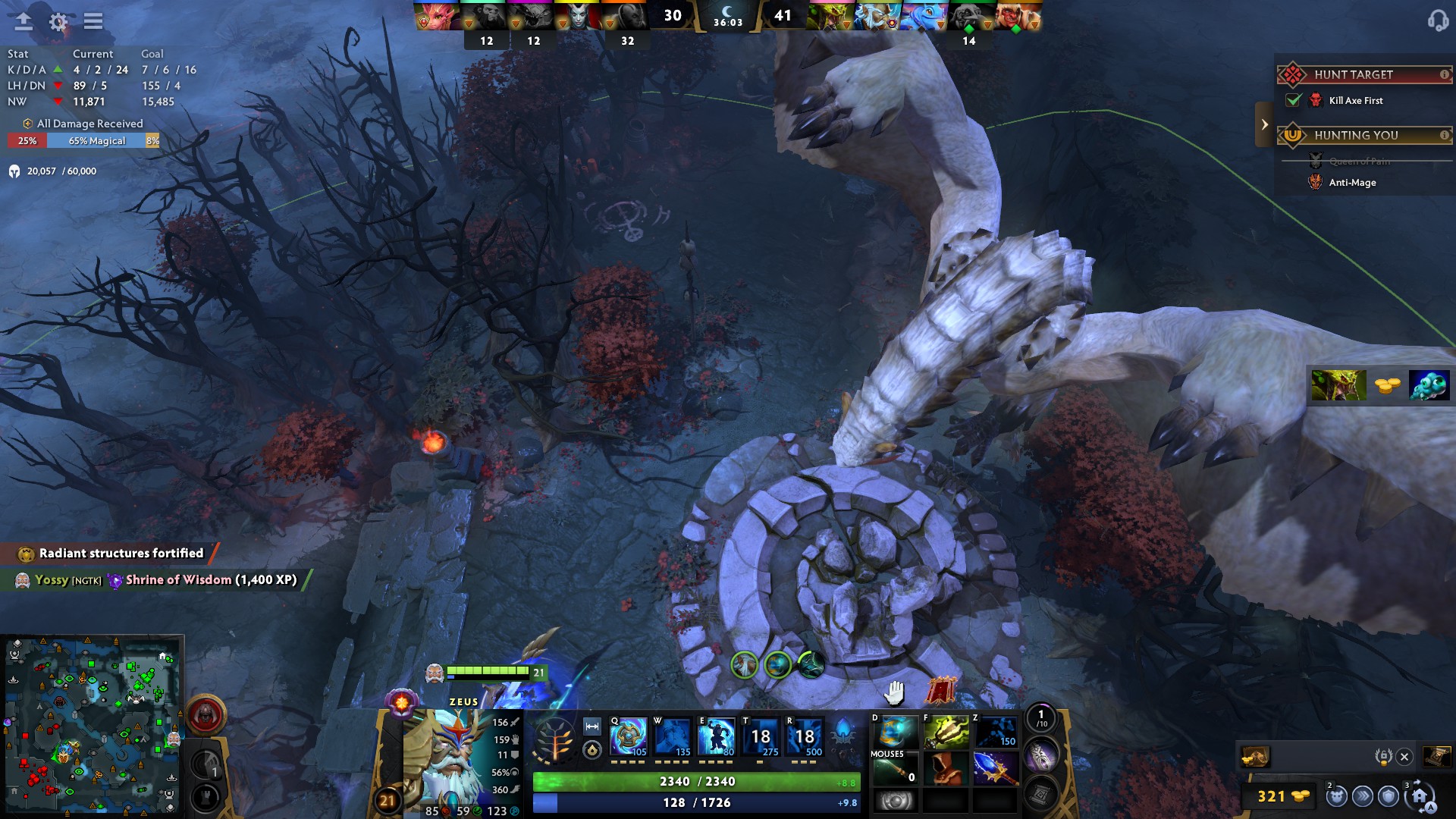This screenshot has height=819, width=1456.
Task: Open the hamburger dashboard menu
Action: tap(93, 21)
